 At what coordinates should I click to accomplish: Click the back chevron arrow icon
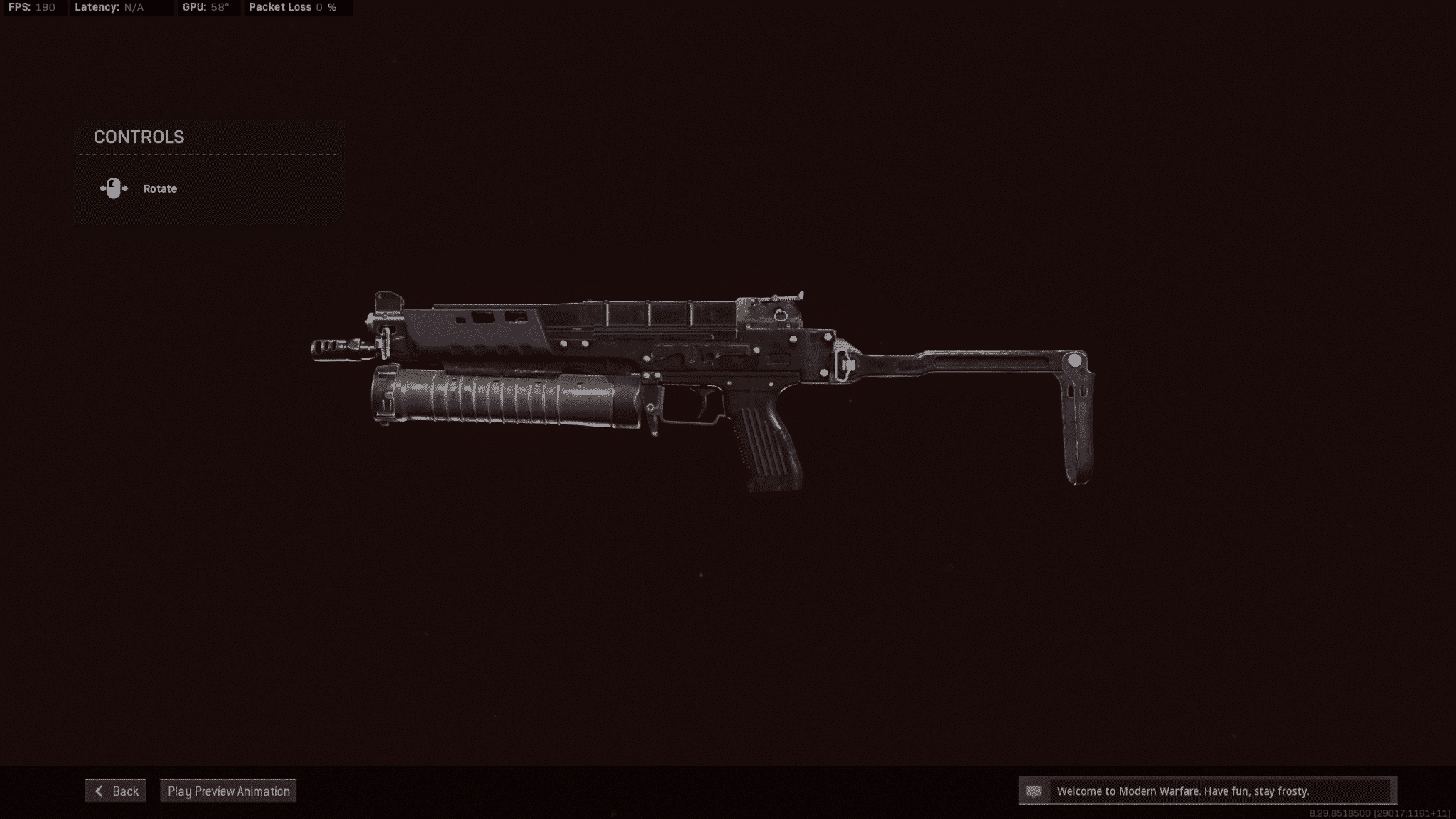pos(100,791)
